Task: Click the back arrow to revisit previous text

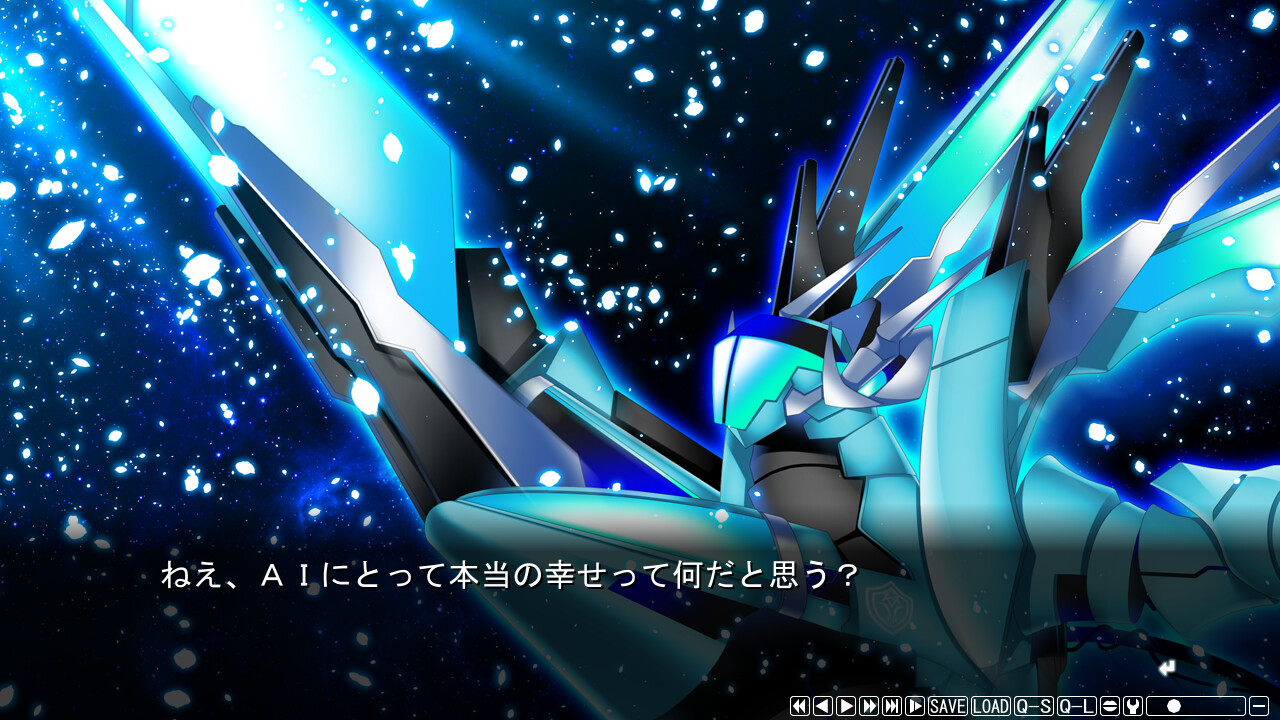Action: coord(823,706)
